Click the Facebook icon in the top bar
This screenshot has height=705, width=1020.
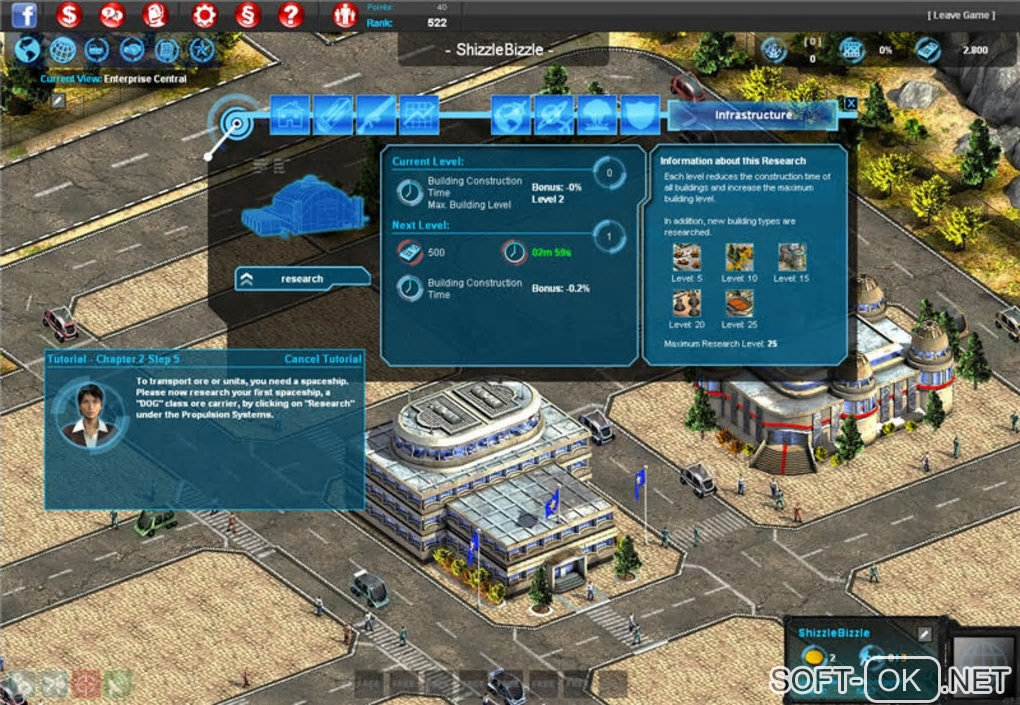[24, 15]
